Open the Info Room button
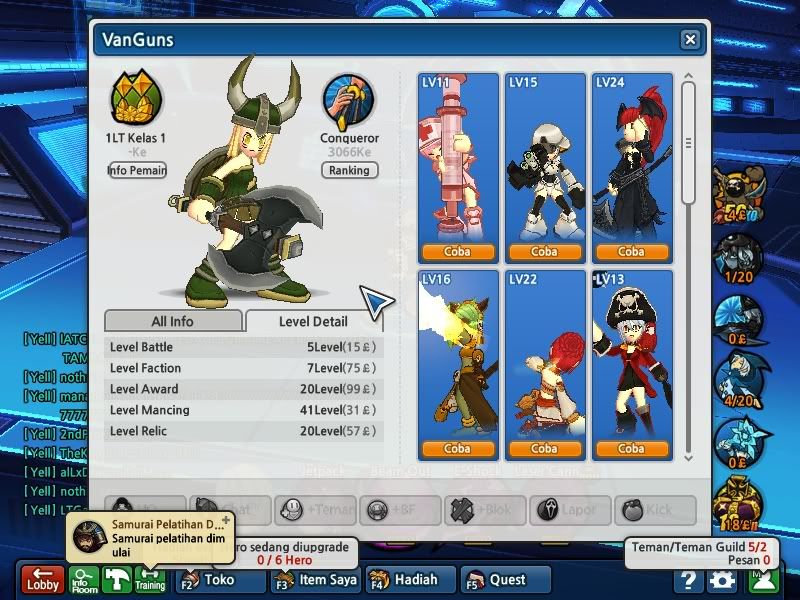 pyautogui.click(x=85, y=580)
